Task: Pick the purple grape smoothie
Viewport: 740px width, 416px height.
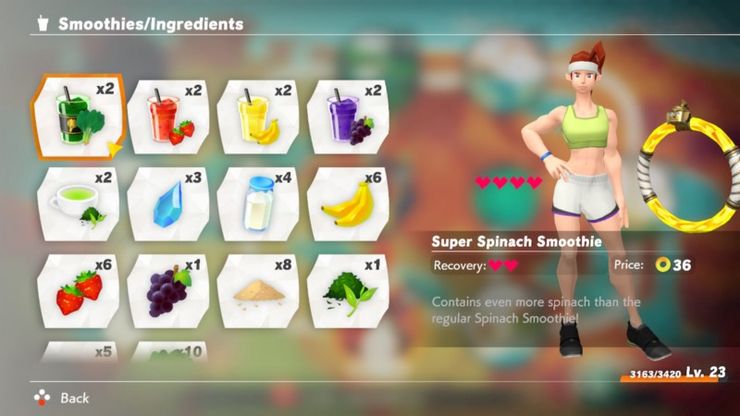Action: (346, 116)
